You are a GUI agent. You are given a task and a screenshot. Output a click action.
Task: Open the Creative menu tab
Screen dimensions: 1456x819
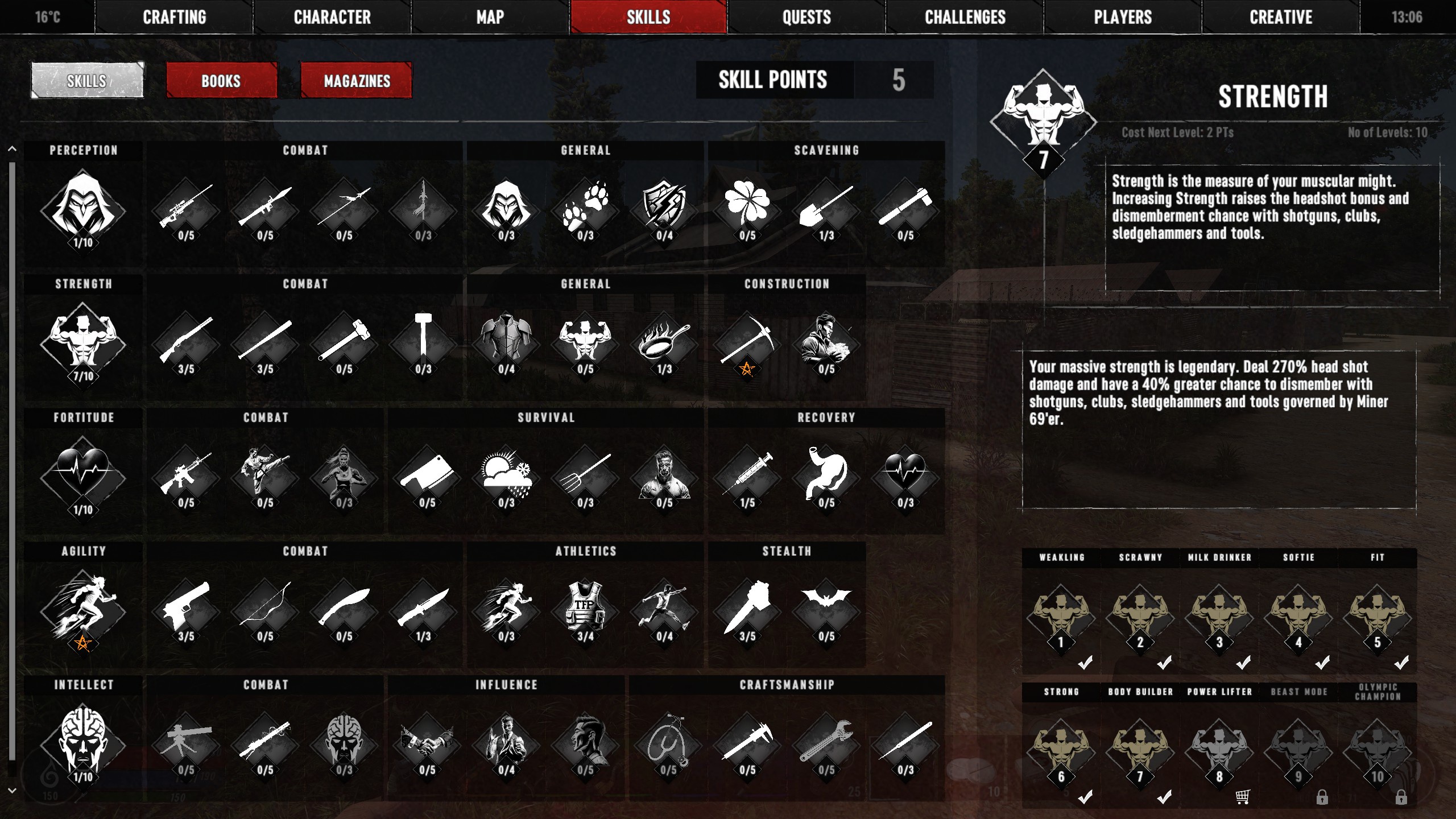(1281, 17)
